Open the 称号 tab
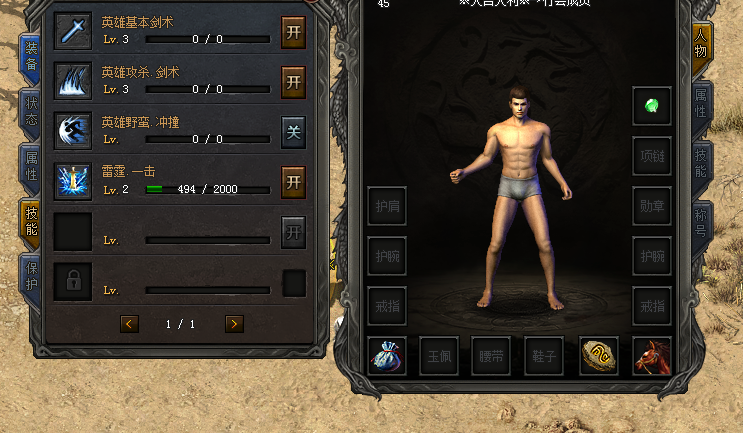Screen dimensions: 743x433 702,223
